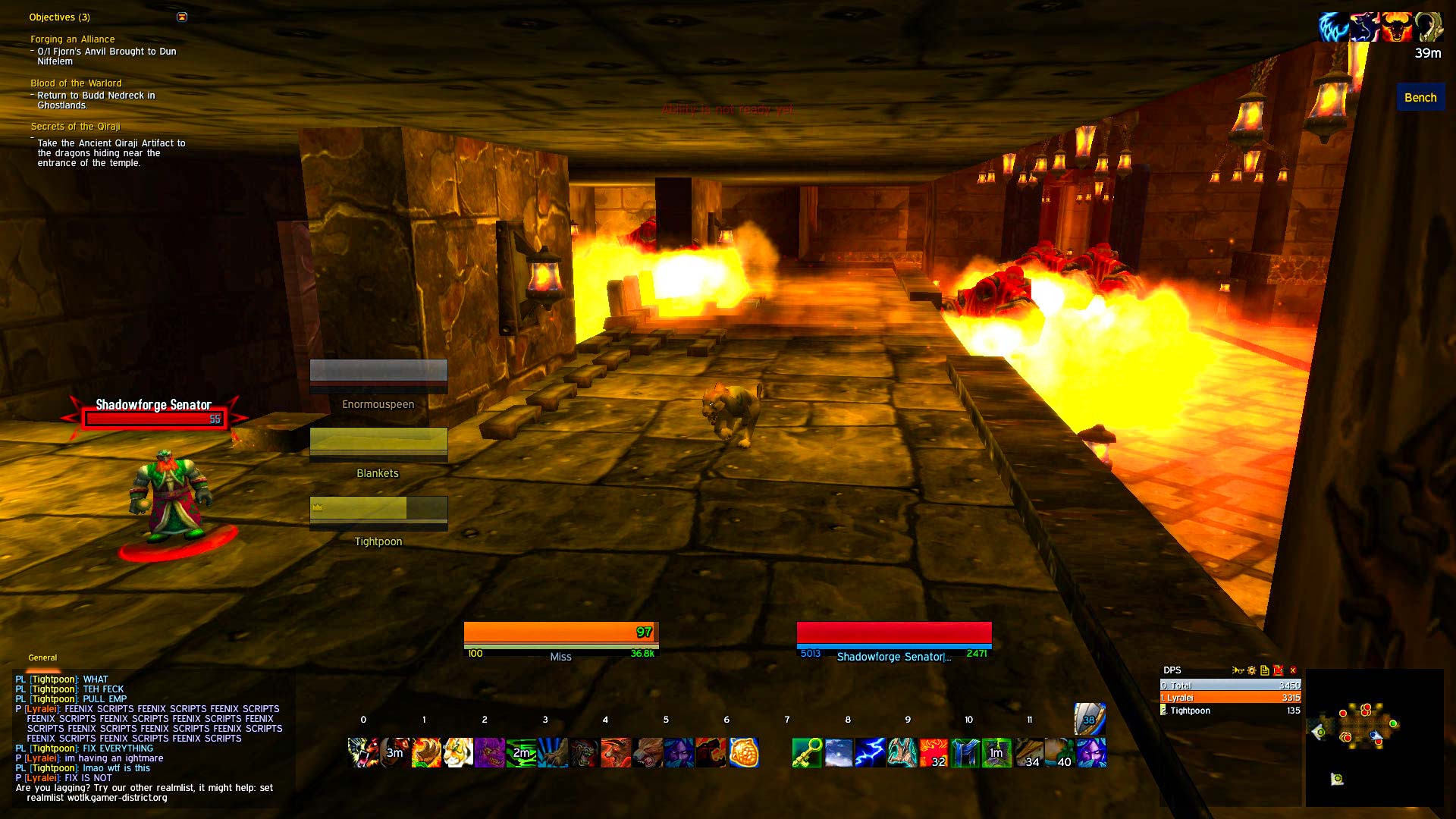This screenshot has width=1456, height=819.
Task: Collapse the Objectives tracker
Action: click(182, 17)
